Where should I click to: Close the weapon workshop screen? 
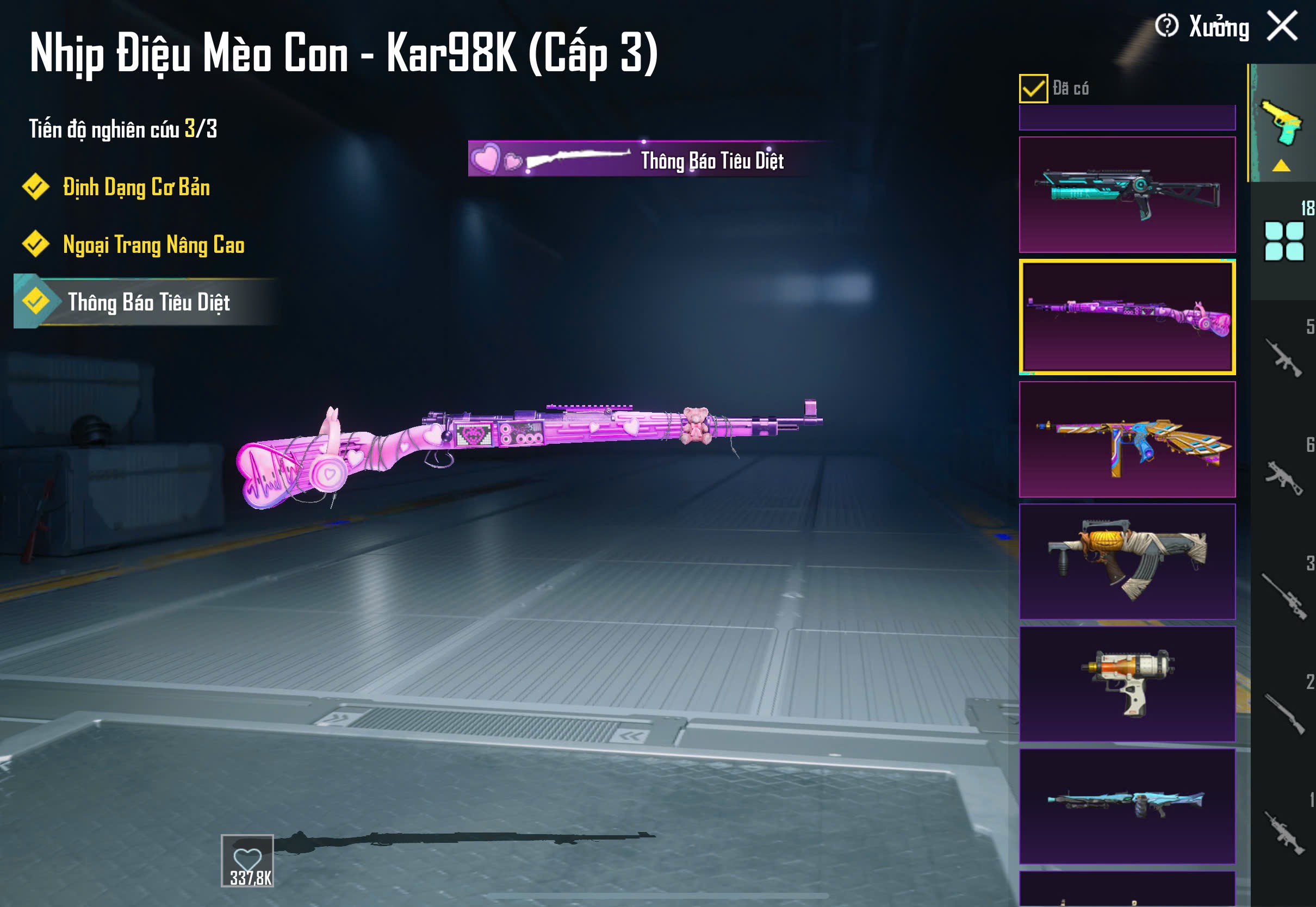coord(1282,26)
